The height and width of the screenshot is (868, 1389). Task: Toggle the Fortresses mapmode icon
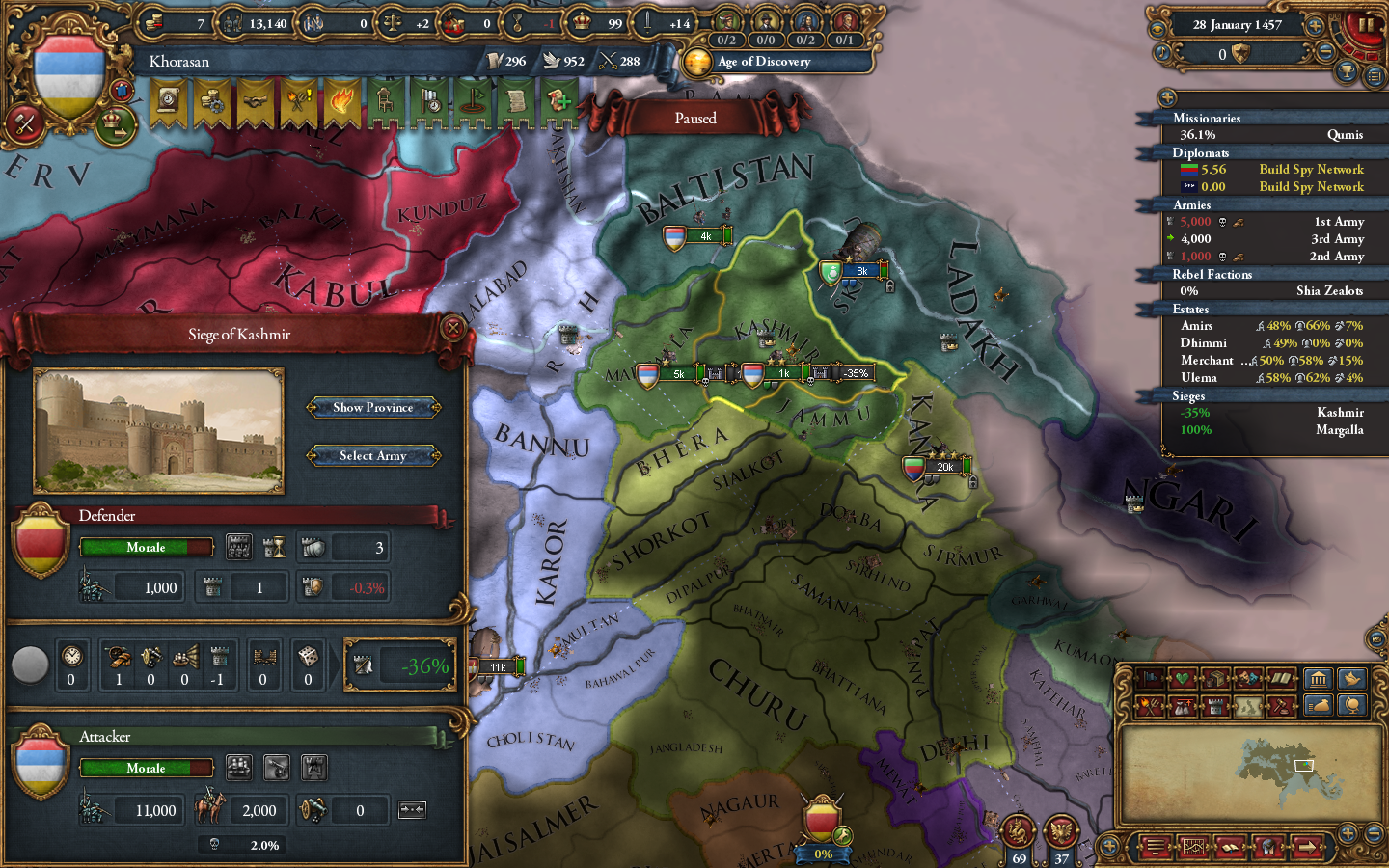(1214, 705)
